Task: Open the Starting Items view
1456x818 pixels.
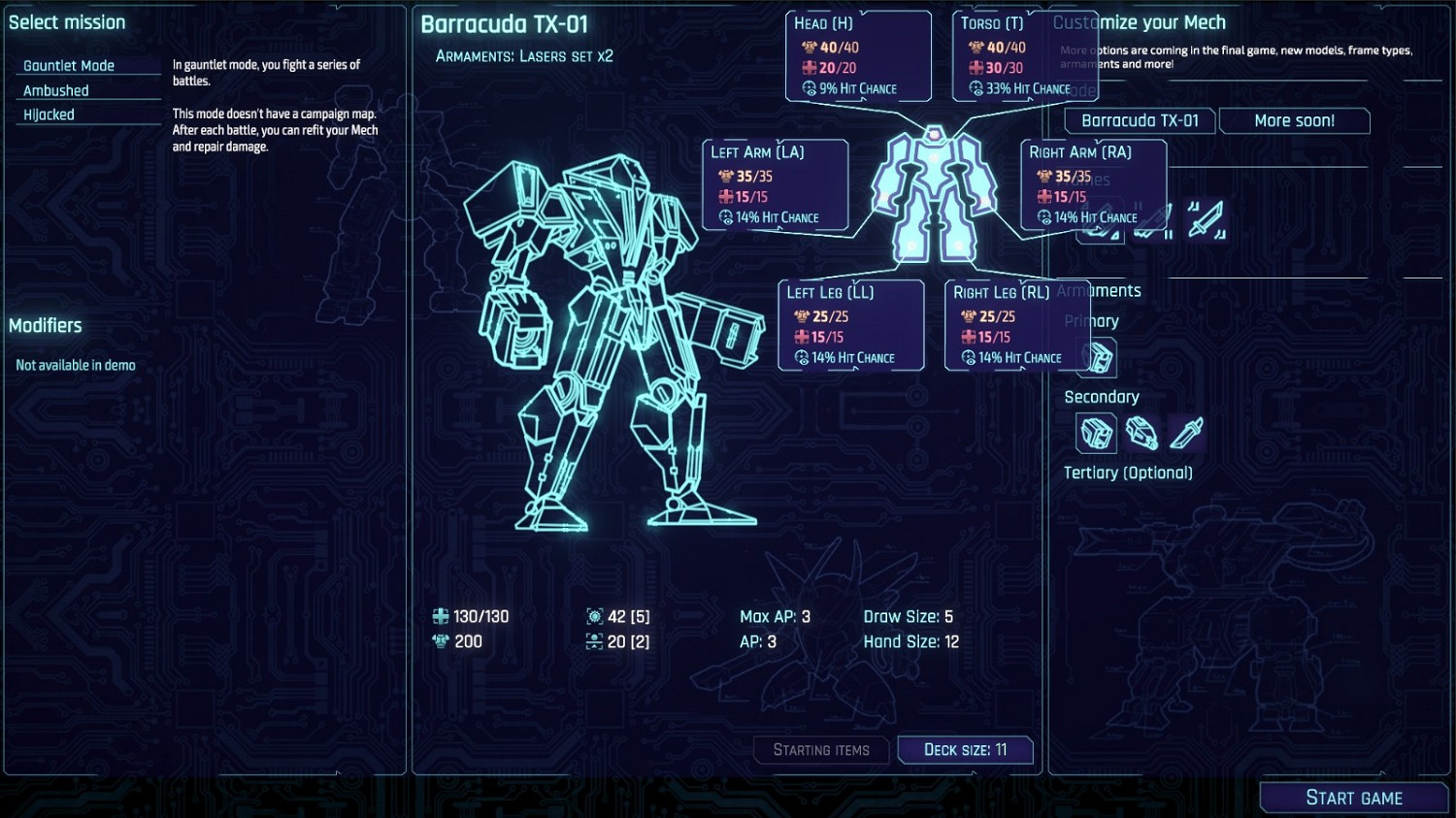Action: pos(821,749)
